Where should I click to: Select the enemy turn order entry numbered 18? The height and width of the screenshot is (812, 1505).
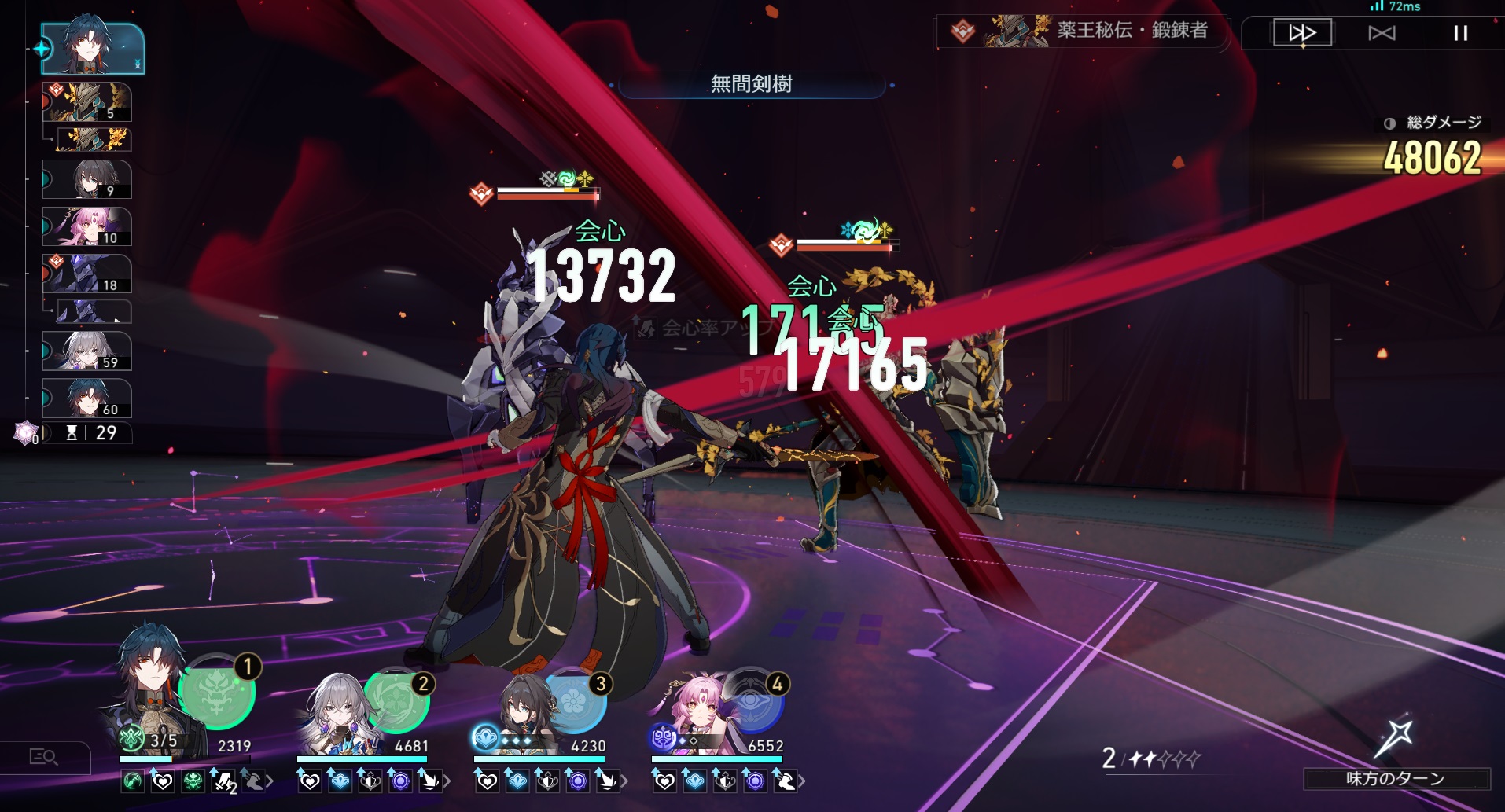[x=86, y=274]
